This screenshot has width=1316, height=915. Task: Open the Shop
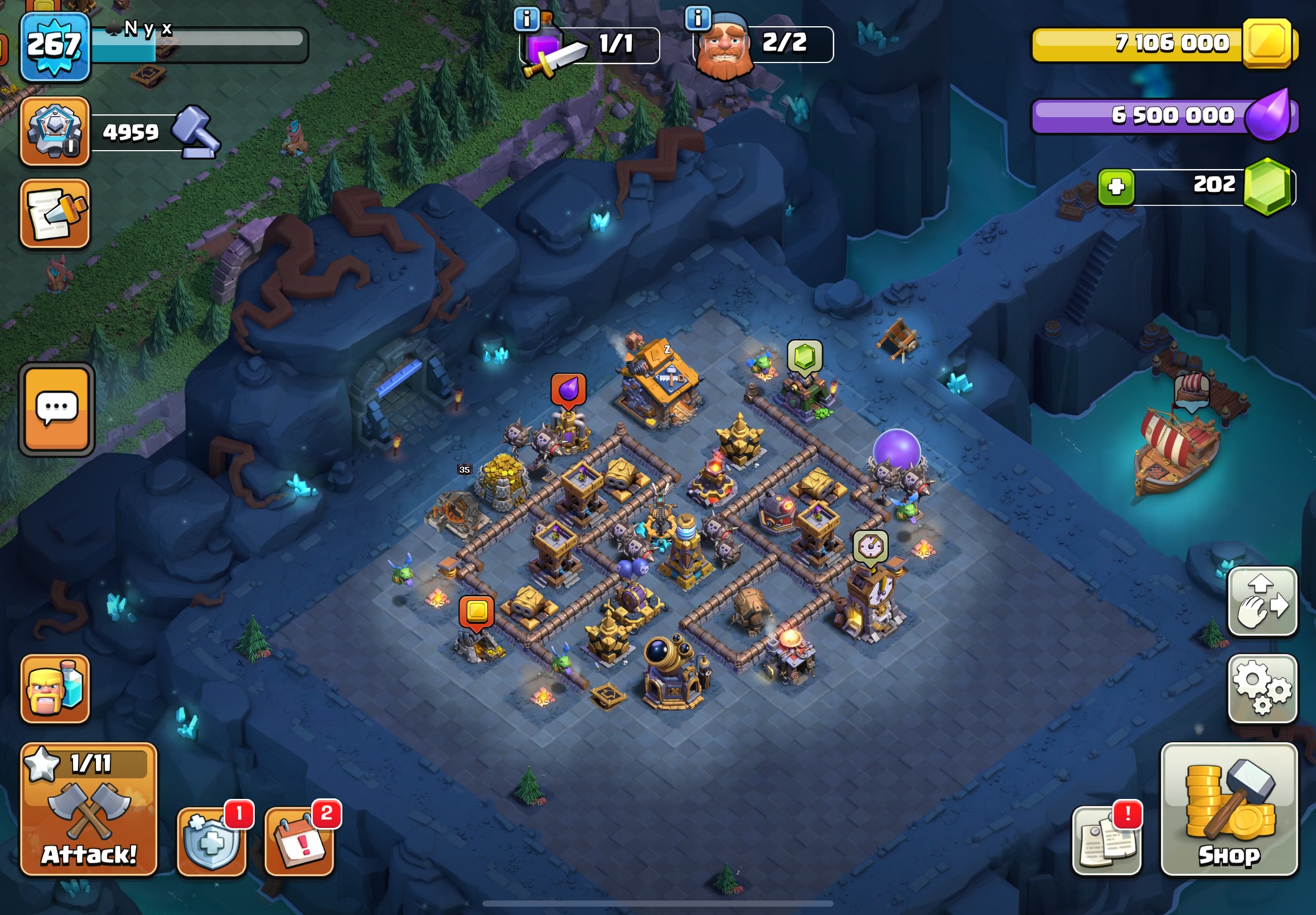tap(1229, 810)
